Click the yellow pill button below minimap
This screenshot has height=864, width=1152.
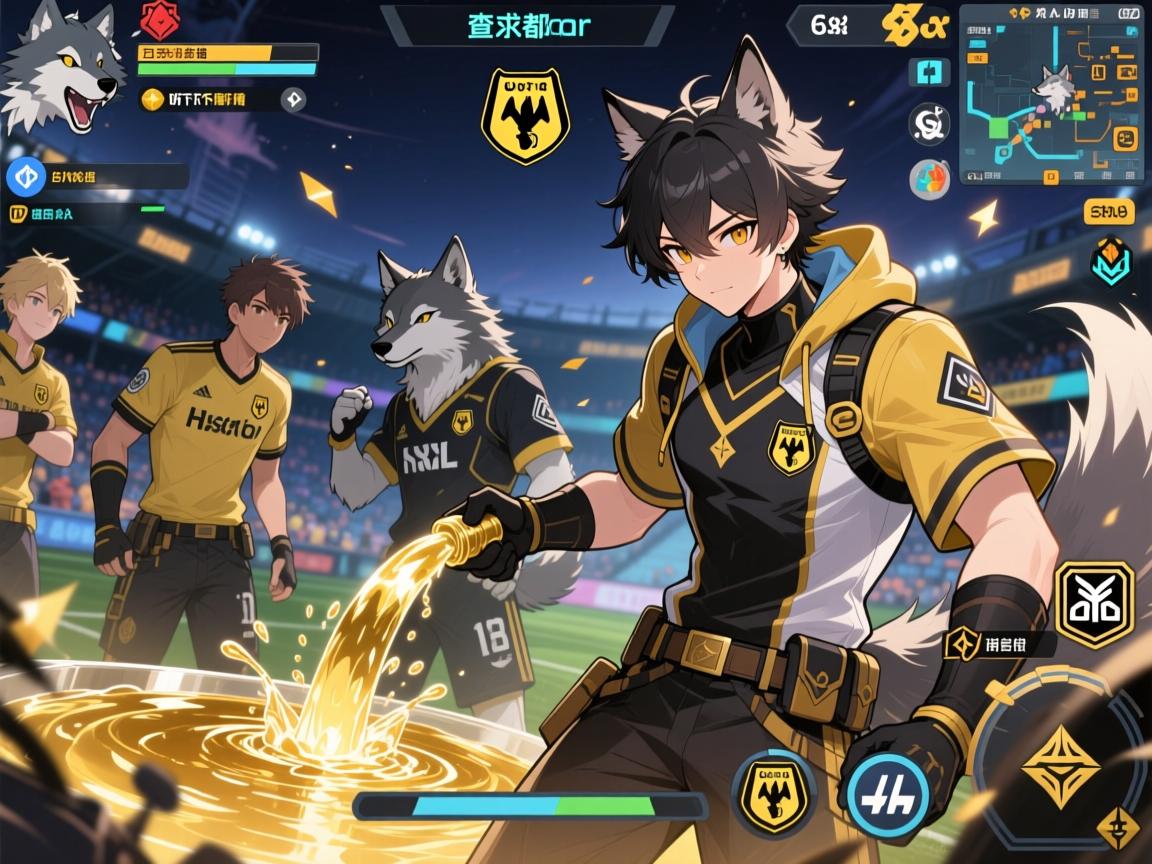(x=1108, y=211)
